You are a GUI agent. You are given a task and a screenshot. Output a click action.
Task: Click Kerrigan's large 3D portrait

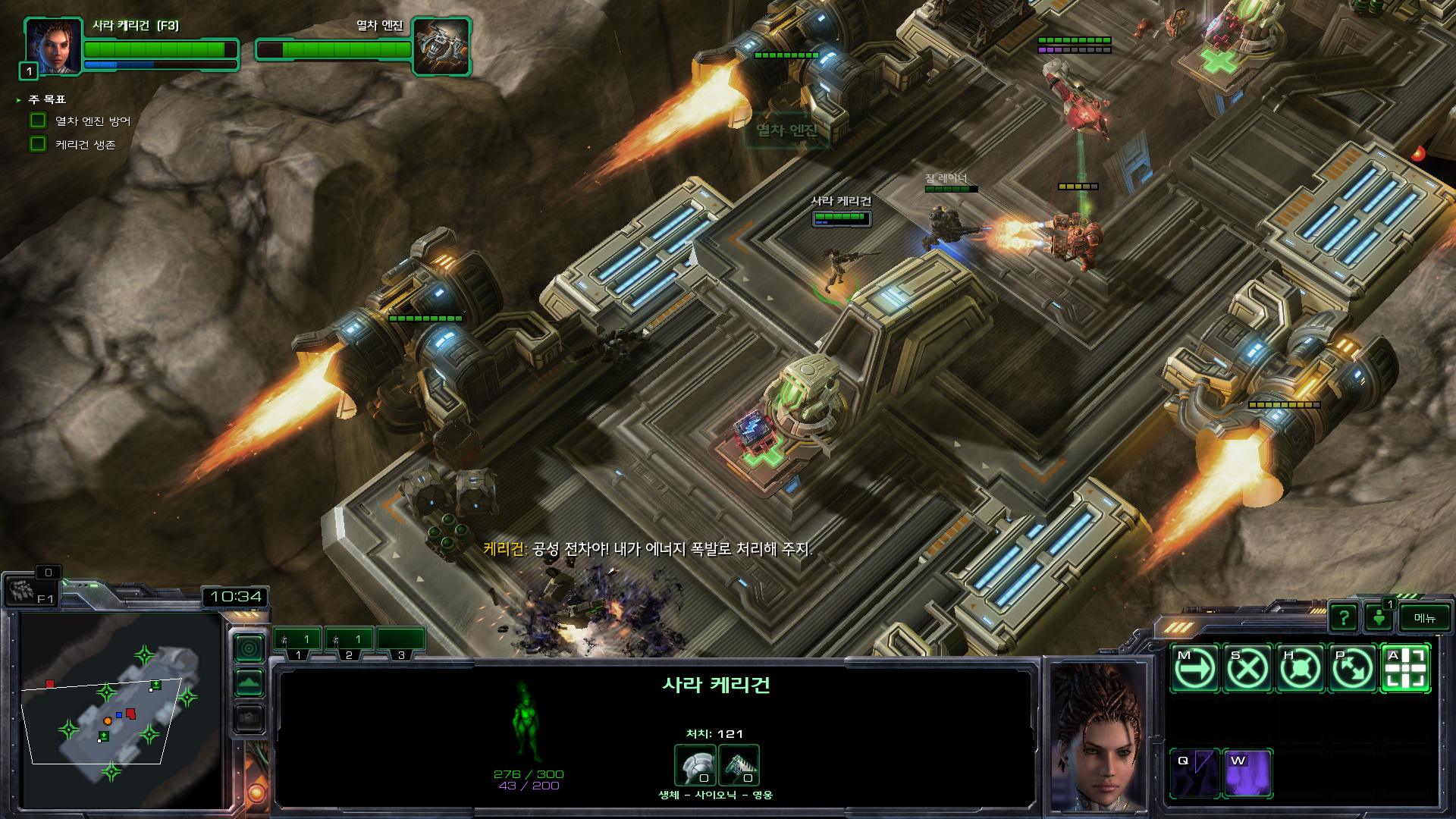tap(1098, 737)
